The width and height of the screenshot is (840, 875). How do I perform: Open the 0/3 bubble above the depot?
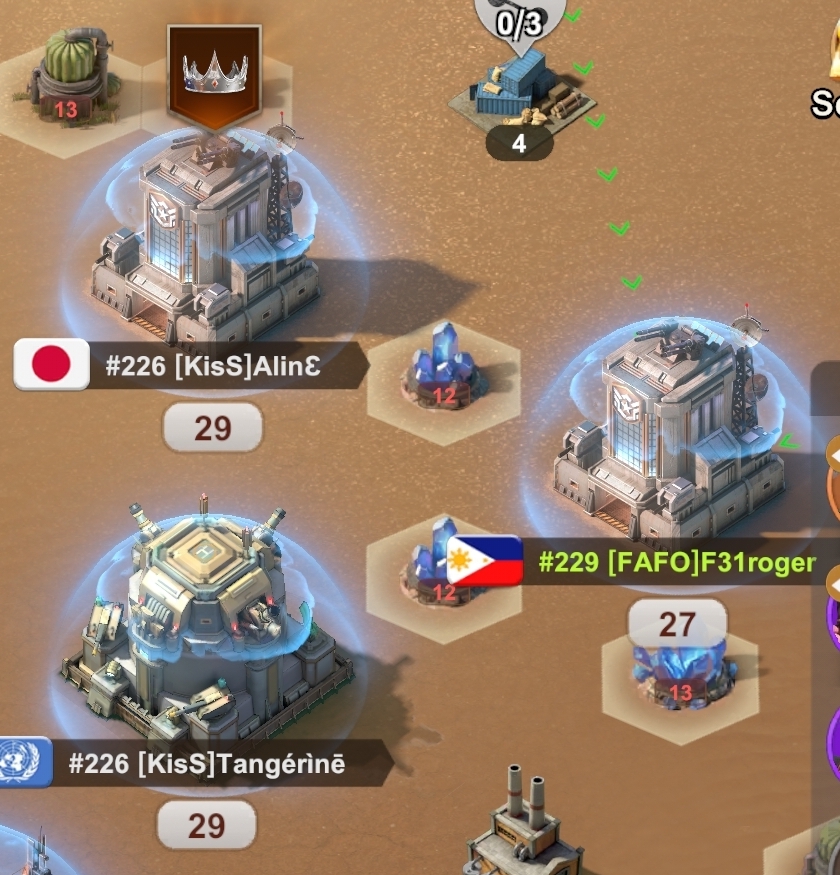(x=520, y=23)
